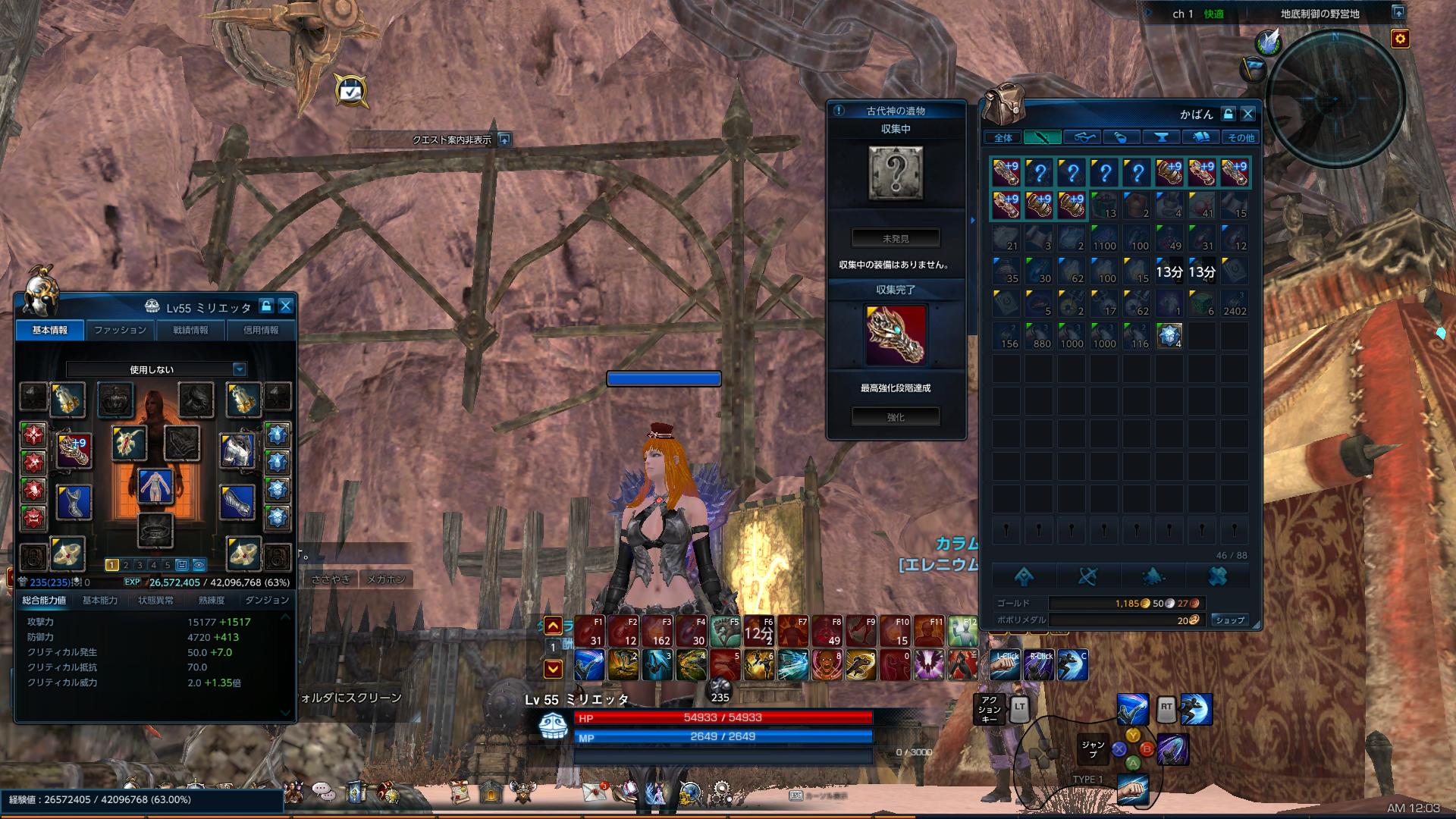
Task: Collapse quest guide via クエスト案内非表示 arrow
Action: [x=504, y=141]
